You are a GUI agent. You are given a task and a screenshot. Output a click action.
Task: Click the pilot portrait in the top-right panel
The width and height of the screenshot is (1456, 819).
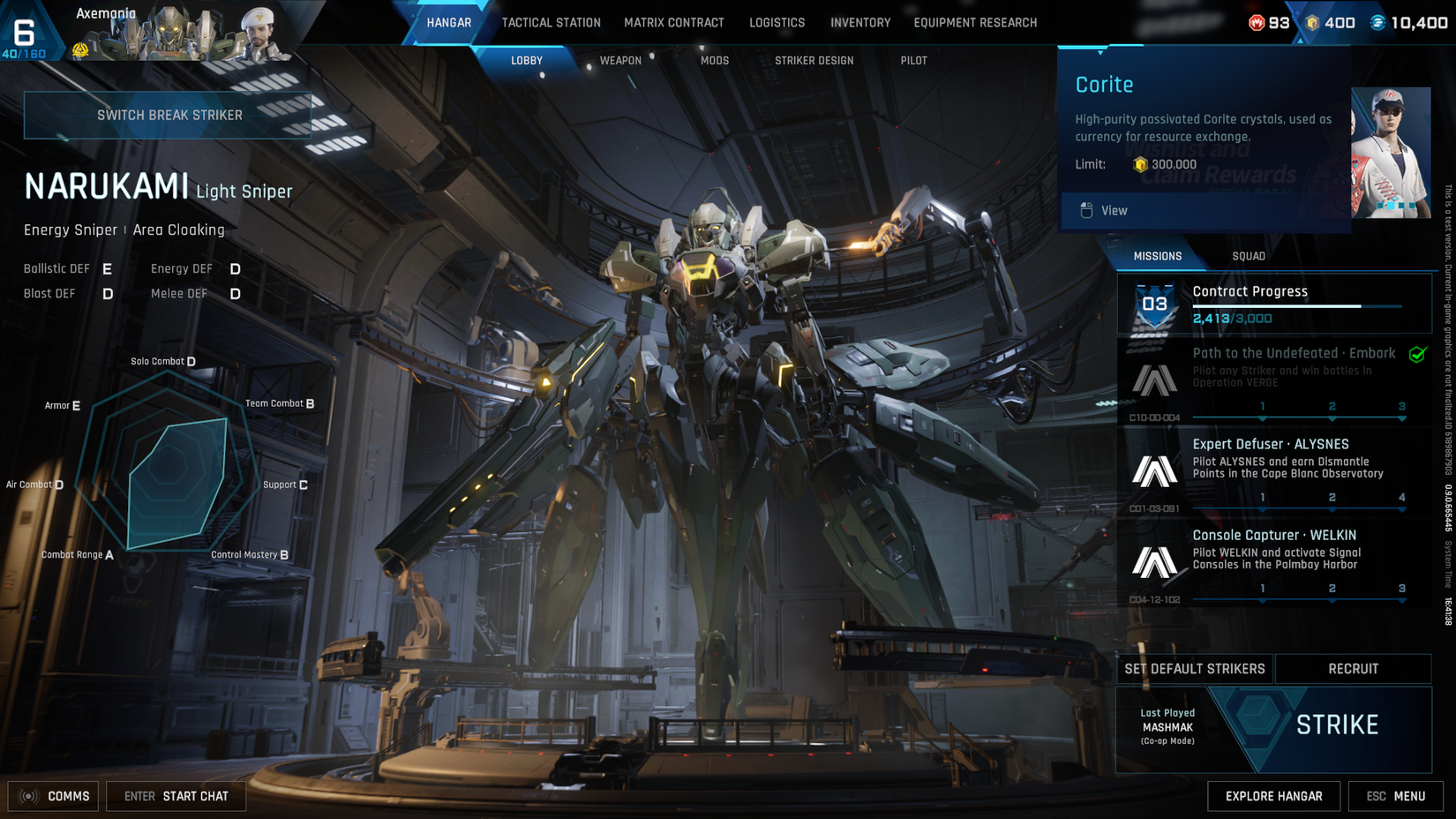(x=1392, y=153)
